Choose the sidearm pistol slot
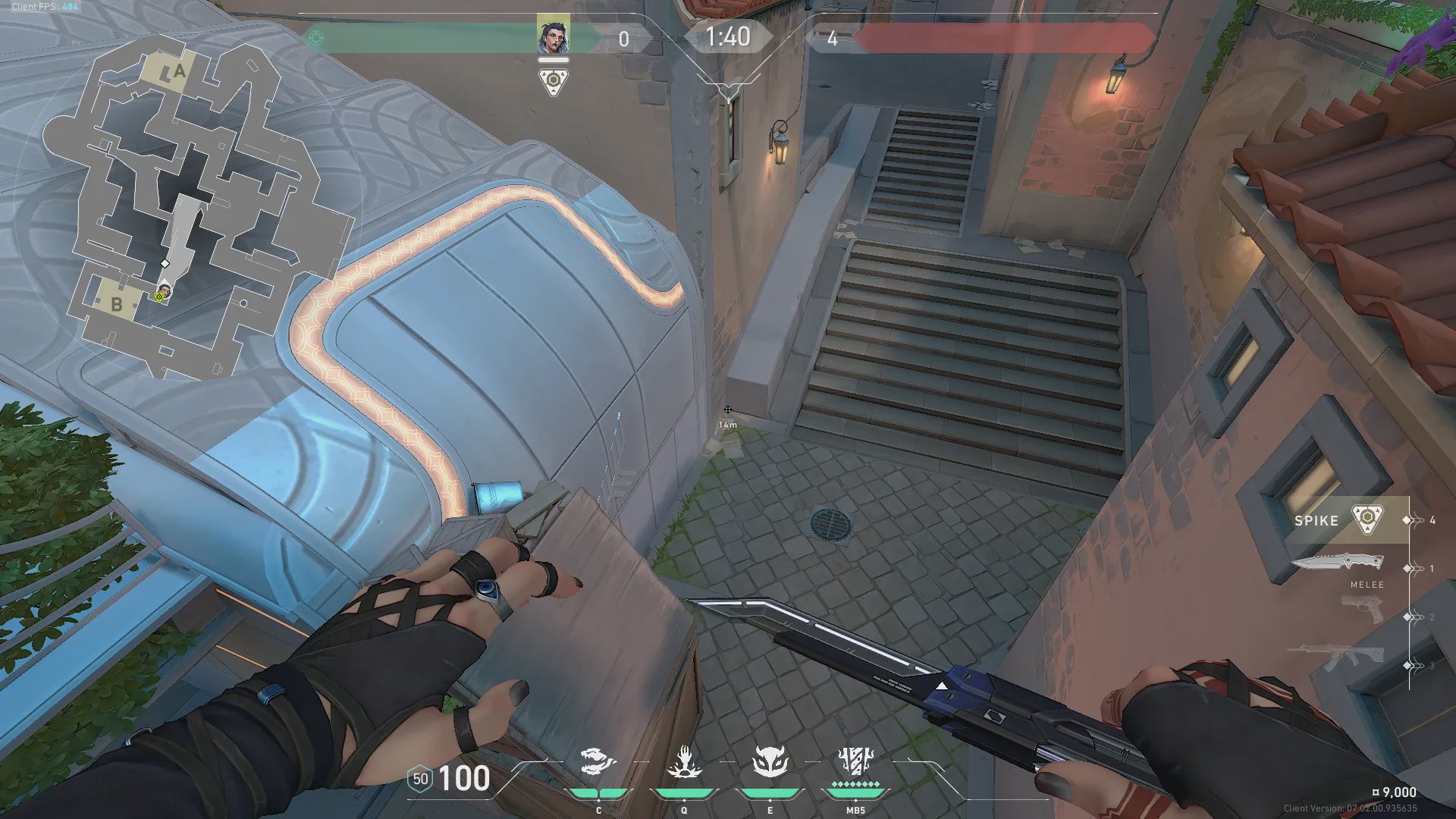This screenshot has height=819, width=1456. [x=1361, y=609]
